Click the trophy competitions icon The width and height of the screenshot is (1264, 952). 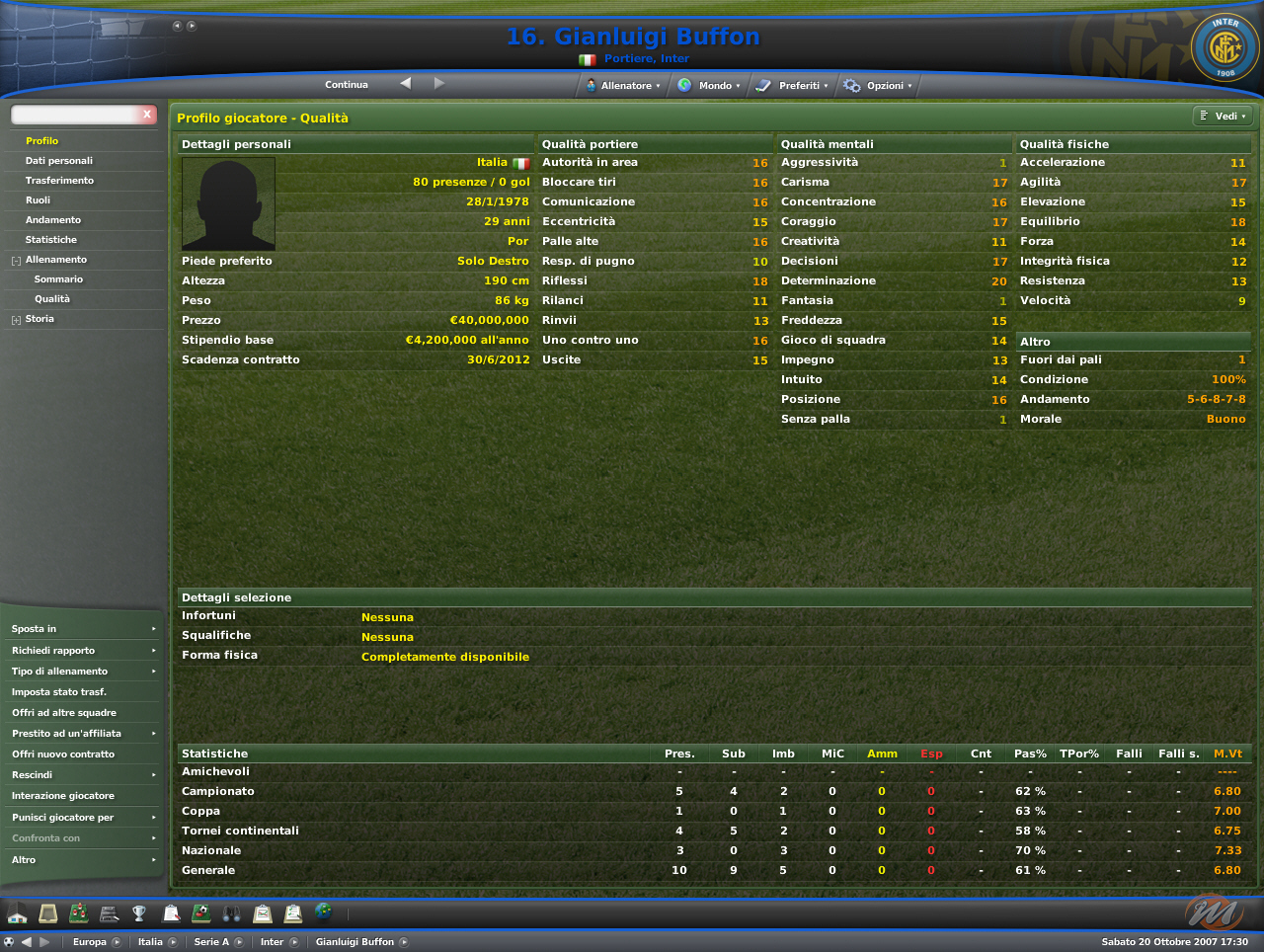click(140, 913)
